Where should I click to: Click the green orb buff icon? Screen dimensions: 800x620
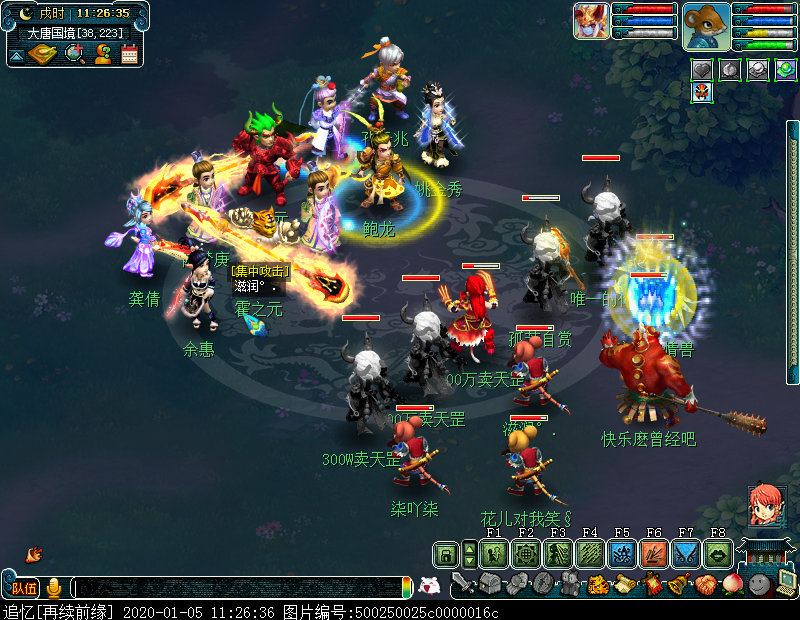coord(785,69)
